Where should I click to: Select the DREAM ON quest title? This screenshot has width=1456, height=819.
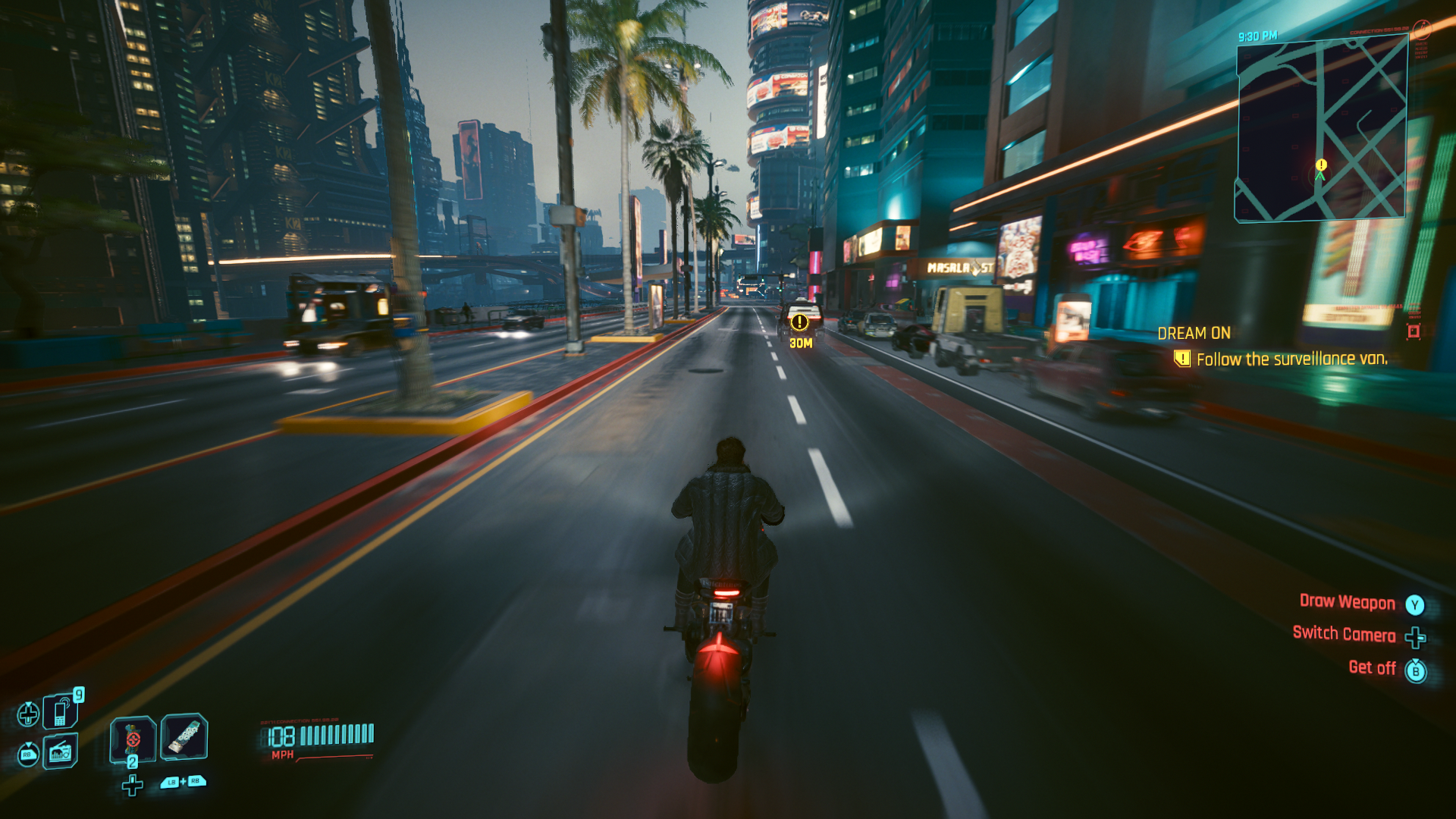[x=1195, y=333]
